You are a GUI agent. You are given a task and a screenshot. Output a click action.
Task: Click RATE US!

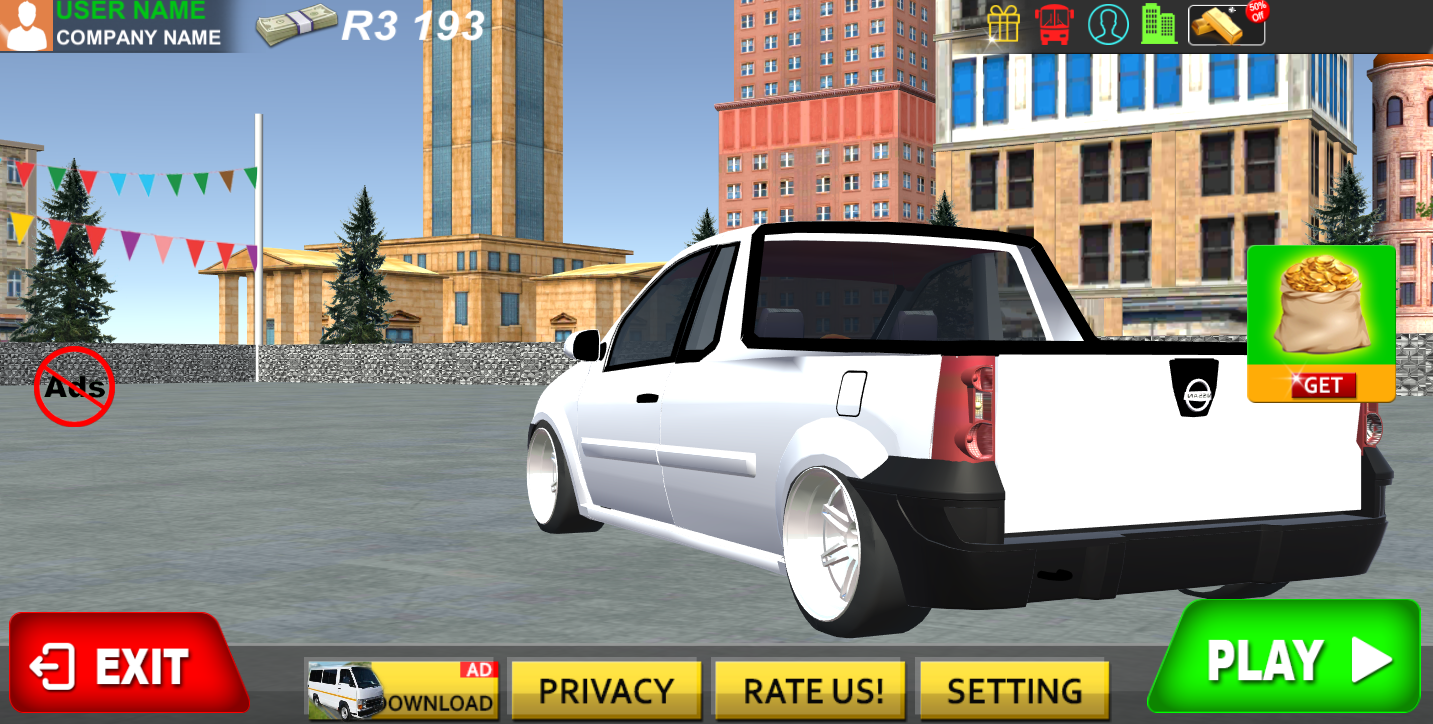(x=808, y=689)
